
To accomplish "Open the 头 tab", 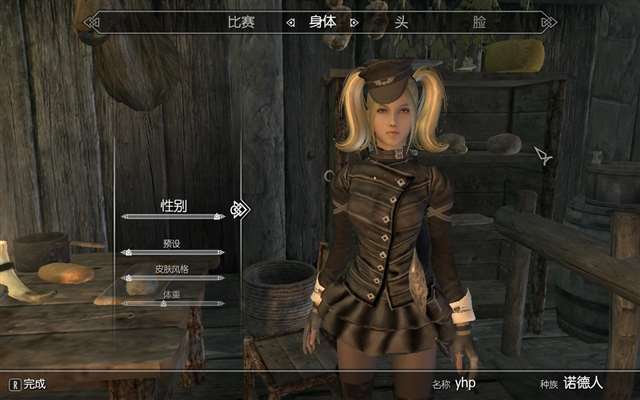I will (400, 21).
